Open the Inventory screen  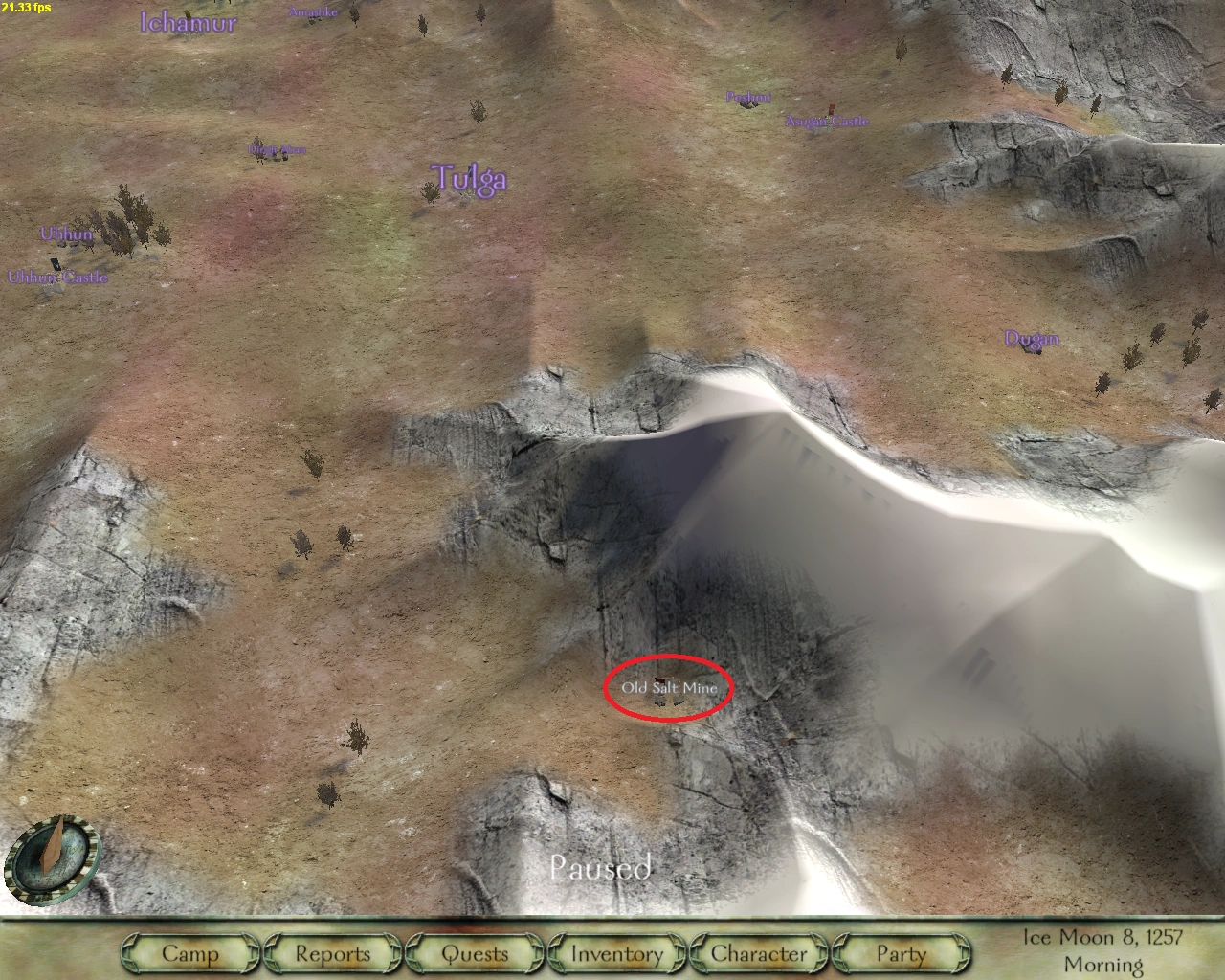pos(615,954)
